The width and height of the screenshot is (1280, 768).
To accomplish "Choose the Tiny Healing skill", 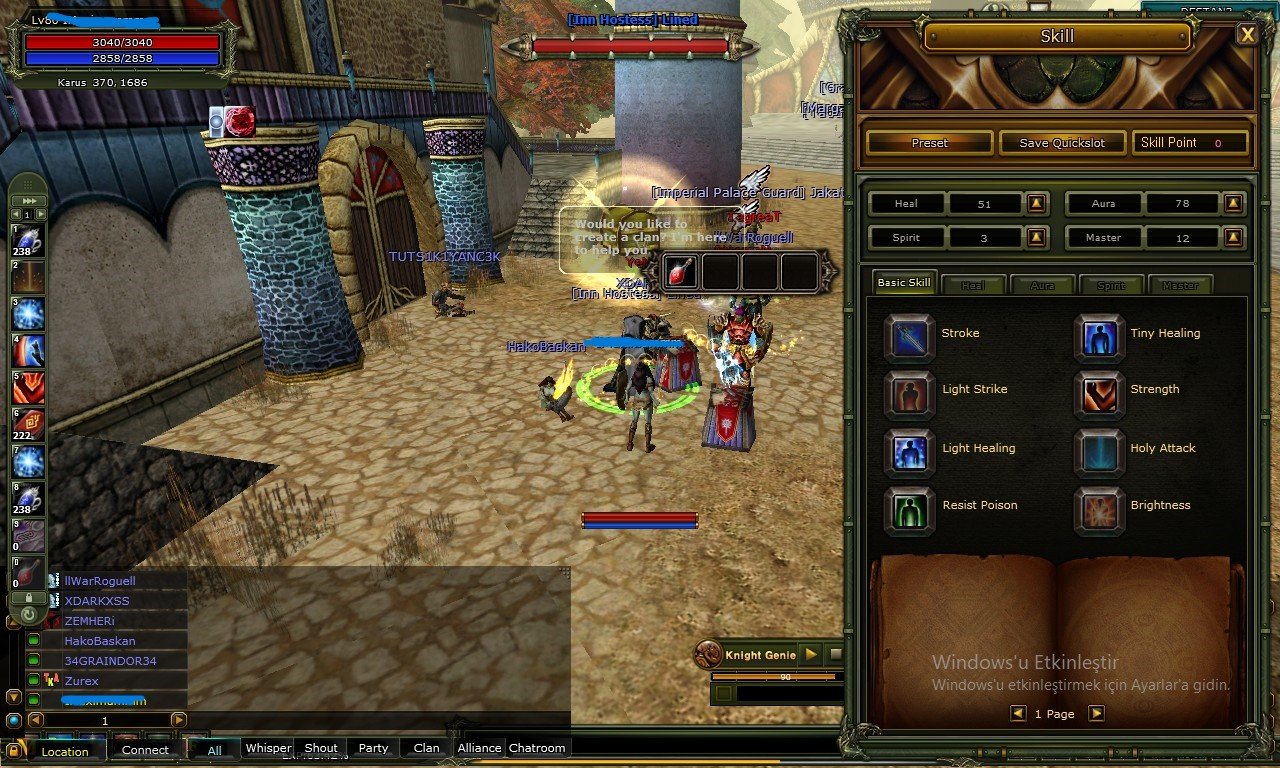I will tap(1099, 337).
